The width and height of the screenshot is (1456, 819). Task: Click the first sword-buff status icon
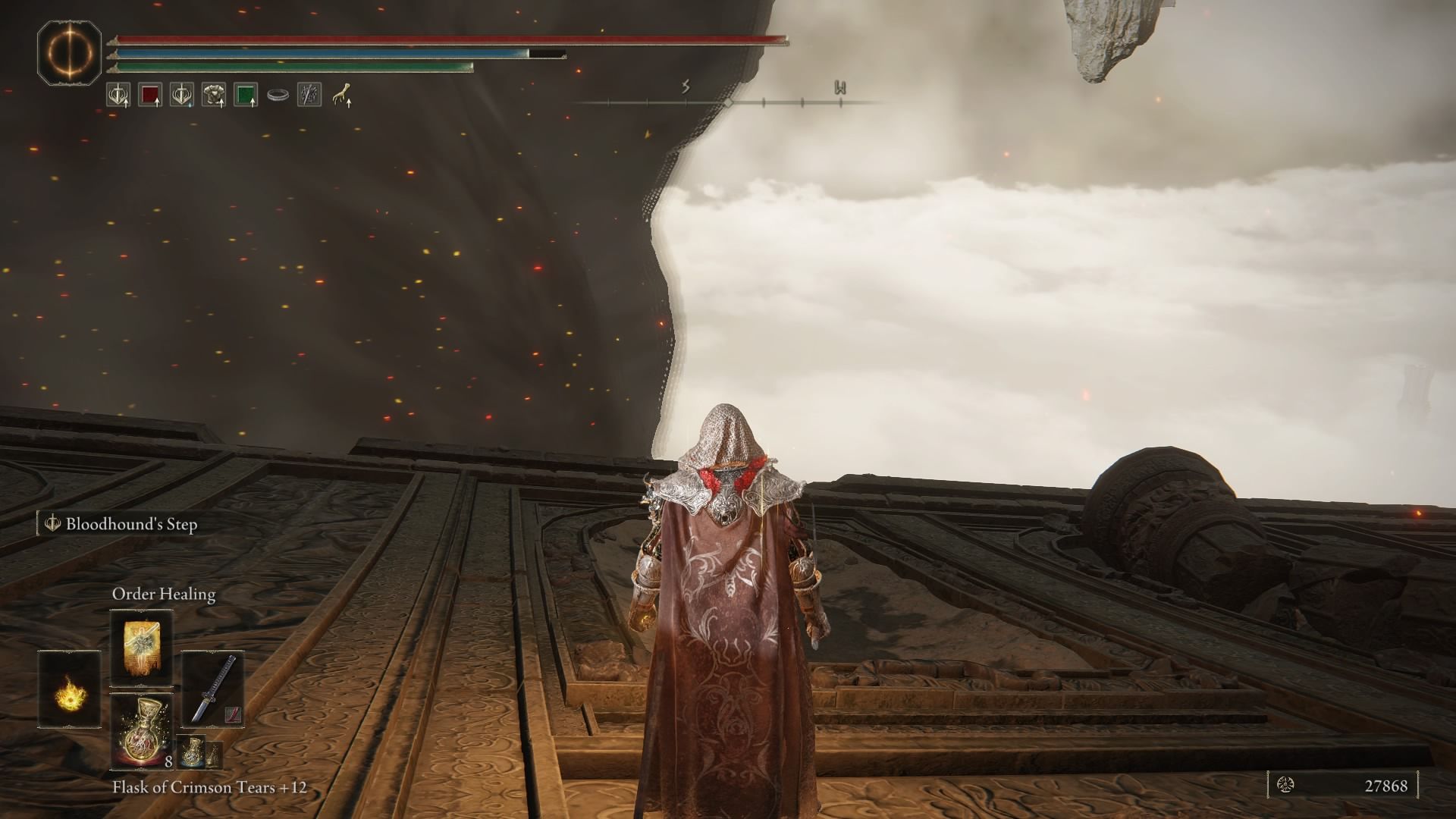[118, 96]
